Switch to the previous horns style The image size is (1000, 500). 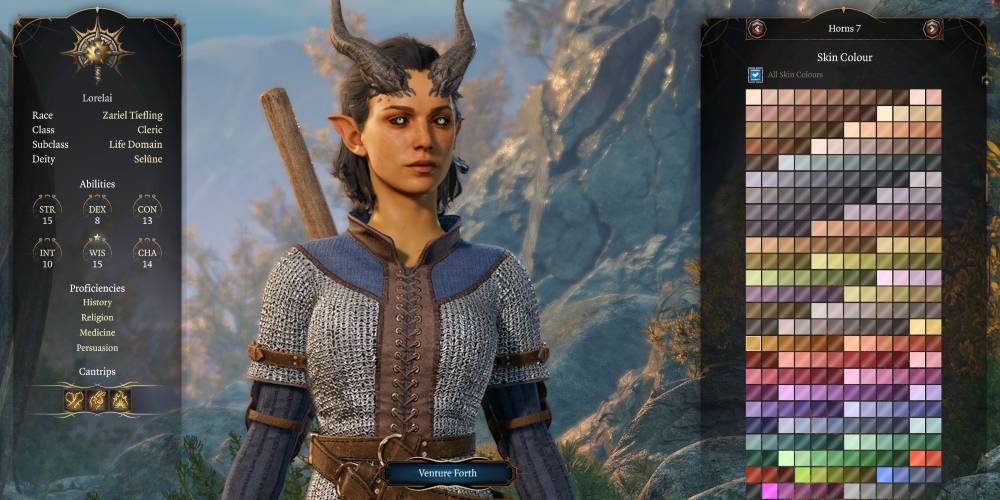coord(757,29)
